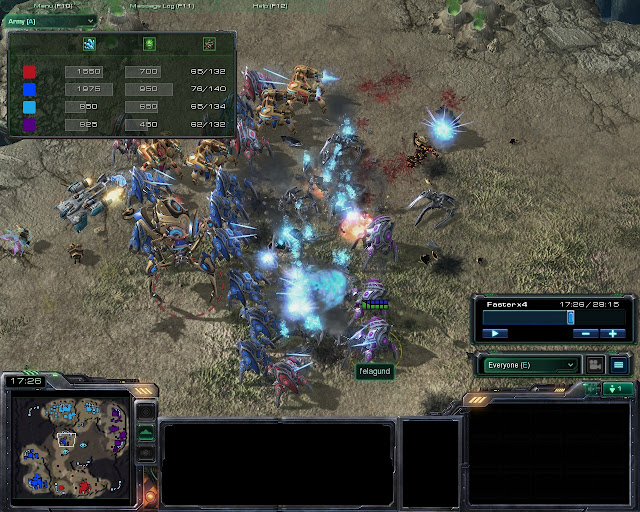This screenshot has height=512, width=640.
Task: Select the purple player's color swatch
Action: 30,125
